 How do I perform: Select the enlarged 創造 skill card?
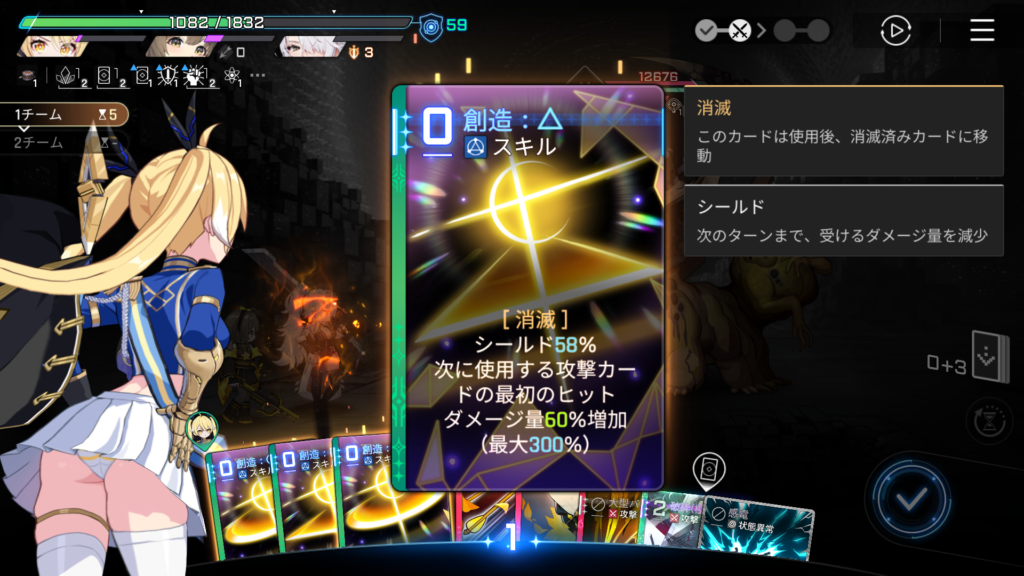pos(528,288)
